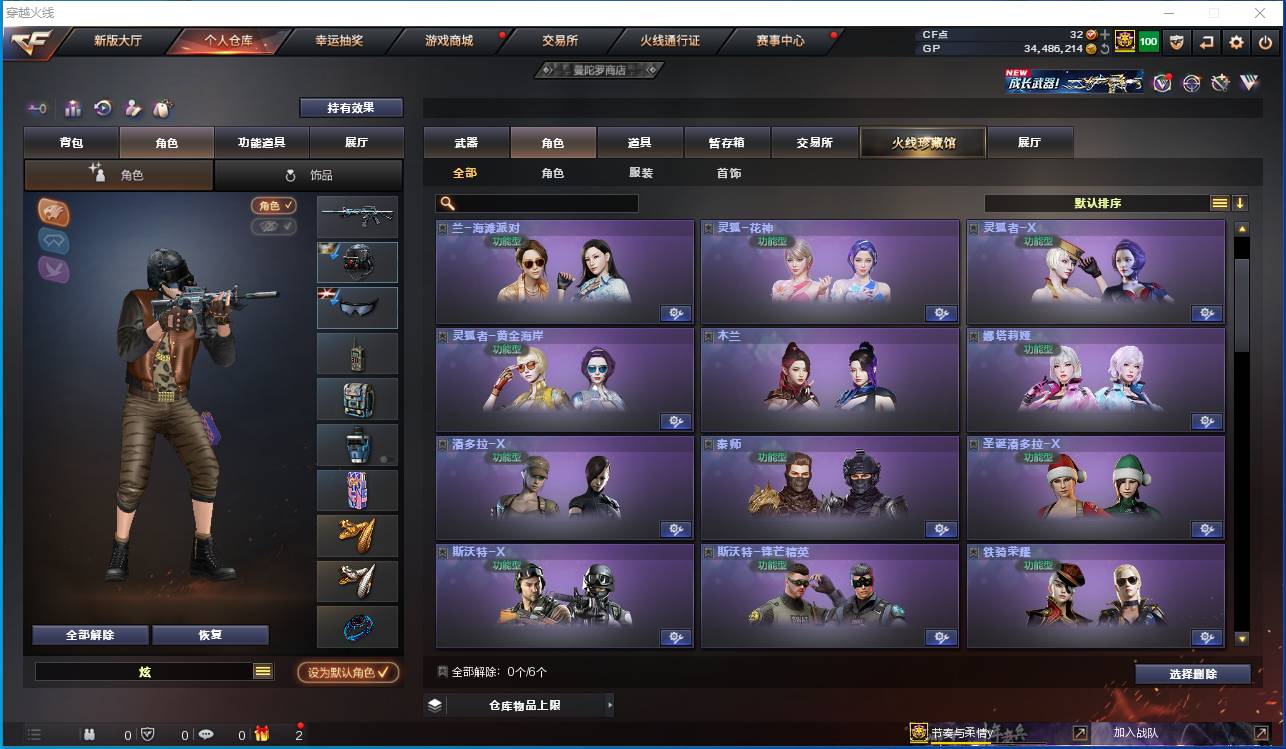Image resolution: width=1286 pixels, height=749 pixels.
Task: Click the list/sort lines icon beside 默认排序
Action: pyautogui.click(x=1219, y=202)
